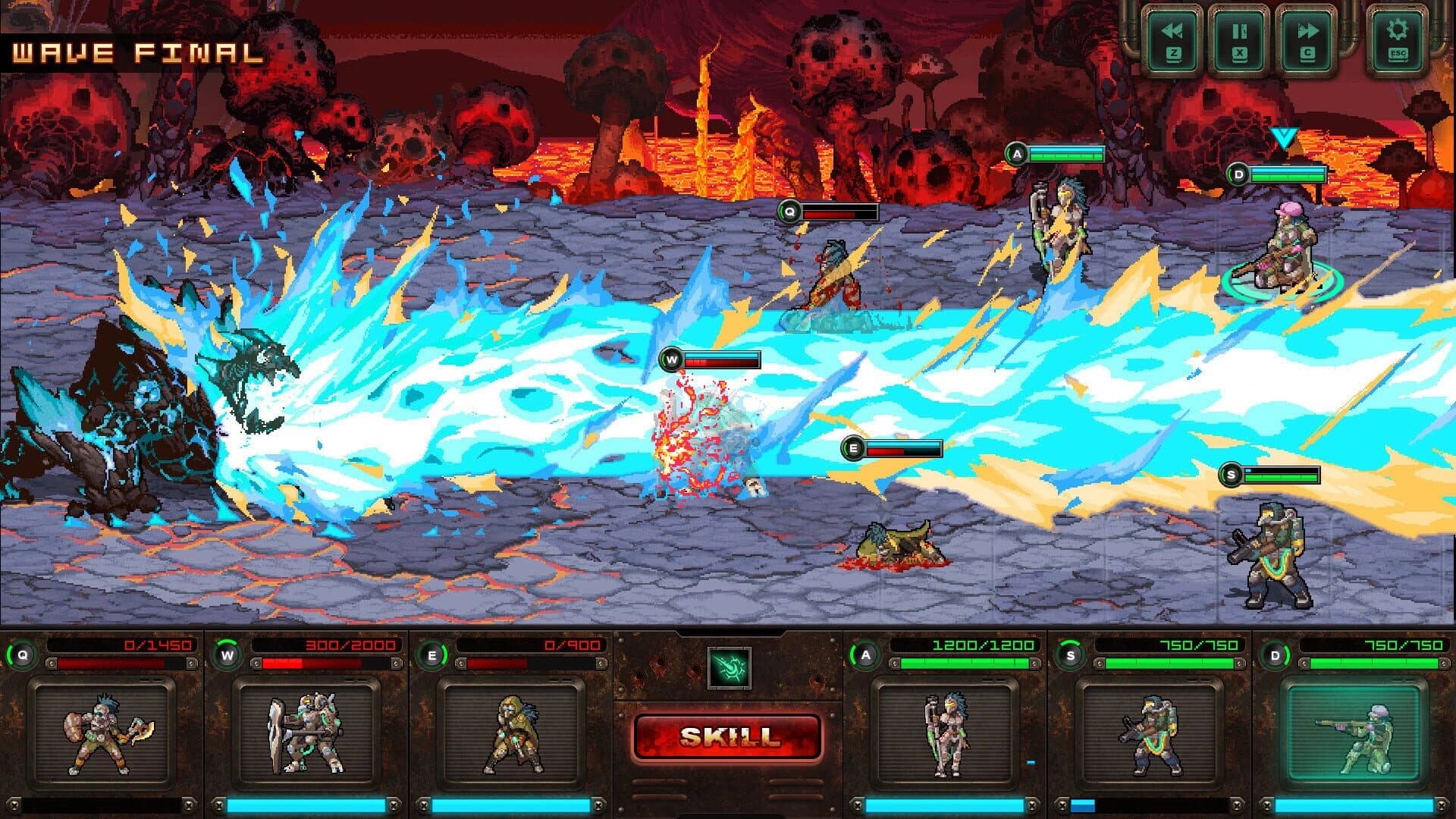This screenshot has width=1456, height=819.
Task: Click the A badge above the archer on the battlefield
Action: tap(1018, 152)
